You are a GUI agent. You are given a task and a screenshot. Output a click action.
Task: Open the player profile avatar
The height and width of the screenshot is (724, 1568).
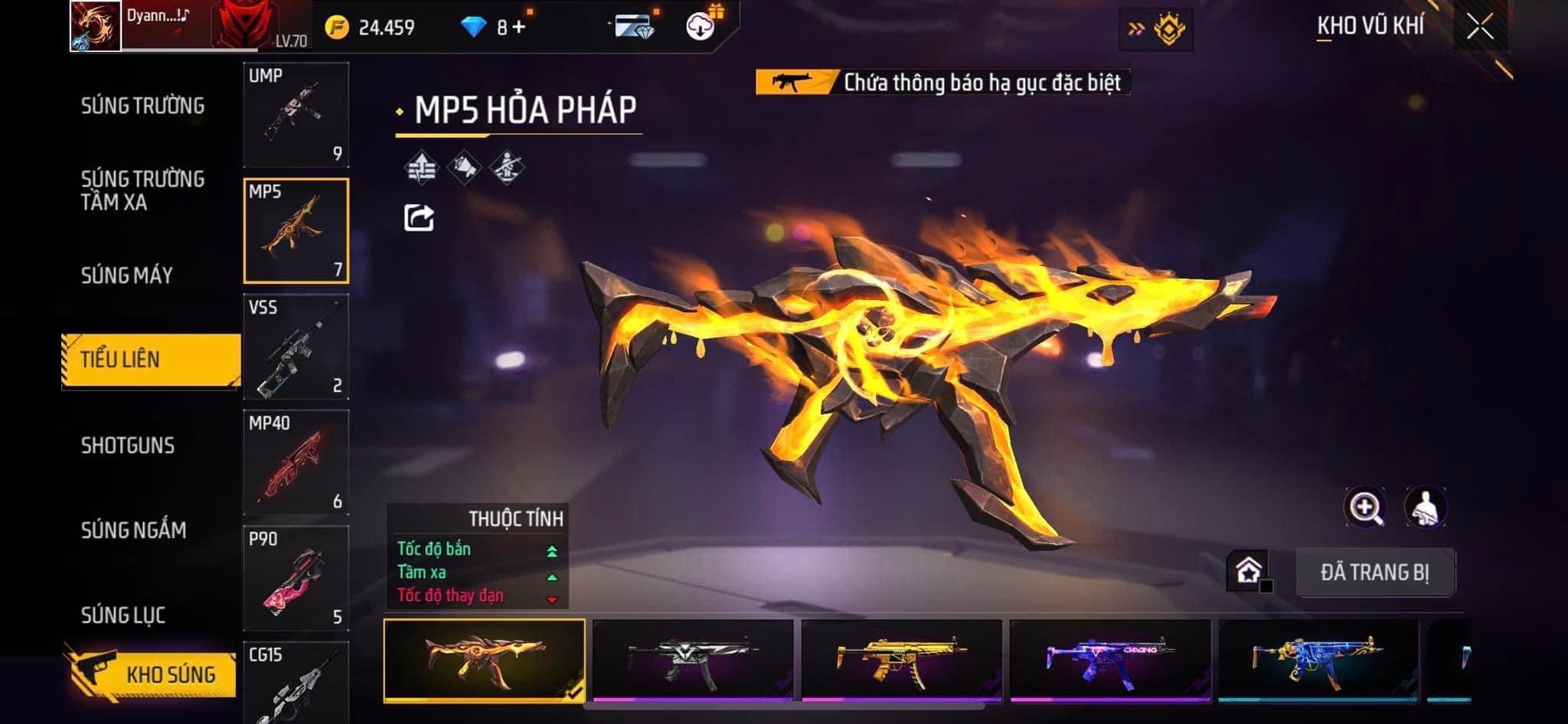point(96,26)
